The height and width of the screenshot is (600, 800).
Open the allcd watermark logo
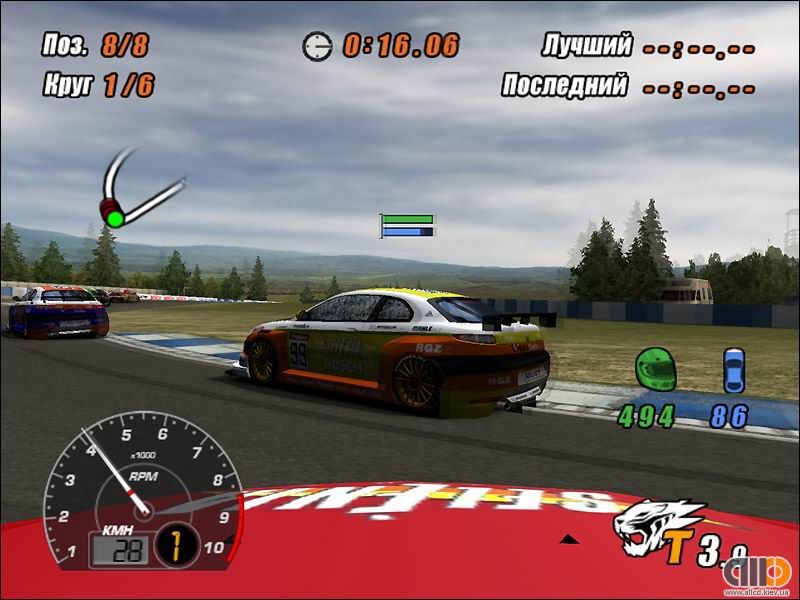coord(758,575)
